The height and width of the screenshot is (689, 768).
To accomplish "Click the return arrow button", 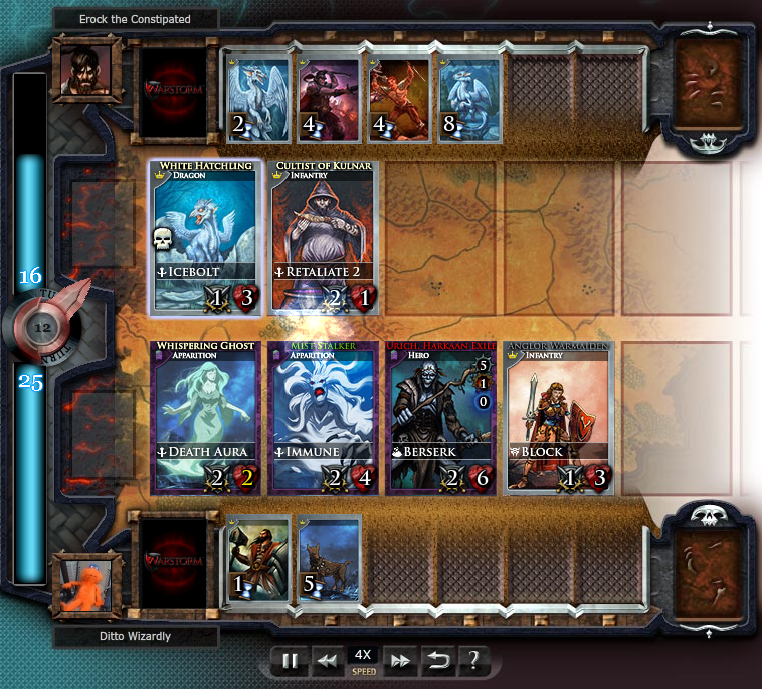I will (437, 660).
